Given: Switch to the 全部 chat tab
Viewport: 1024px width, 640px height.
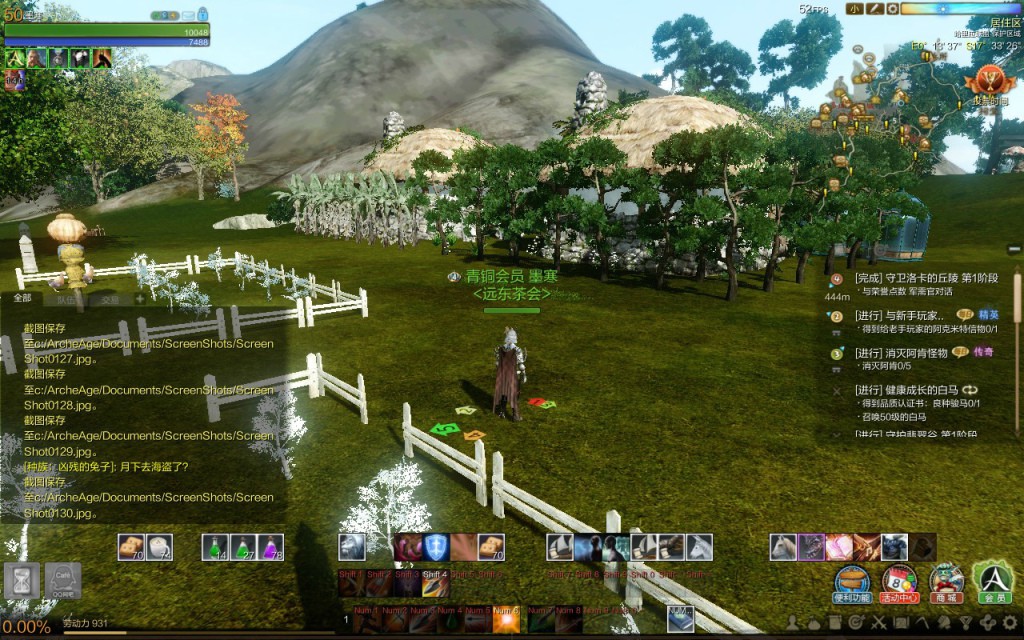Looking at the screenshot, I should tap(22, 298).
